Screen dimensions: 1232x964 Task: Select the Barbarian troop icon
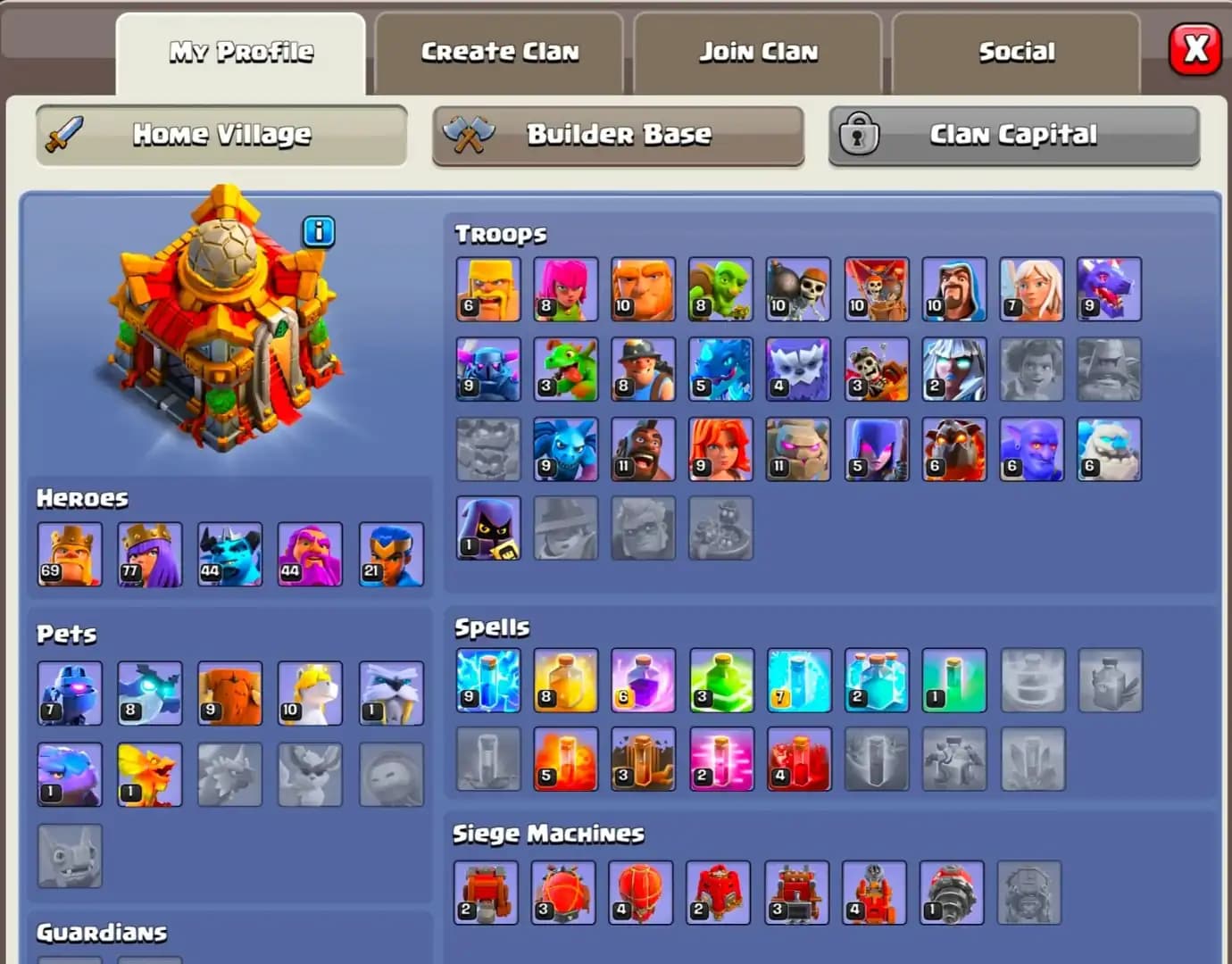click(x=488, y=290)
